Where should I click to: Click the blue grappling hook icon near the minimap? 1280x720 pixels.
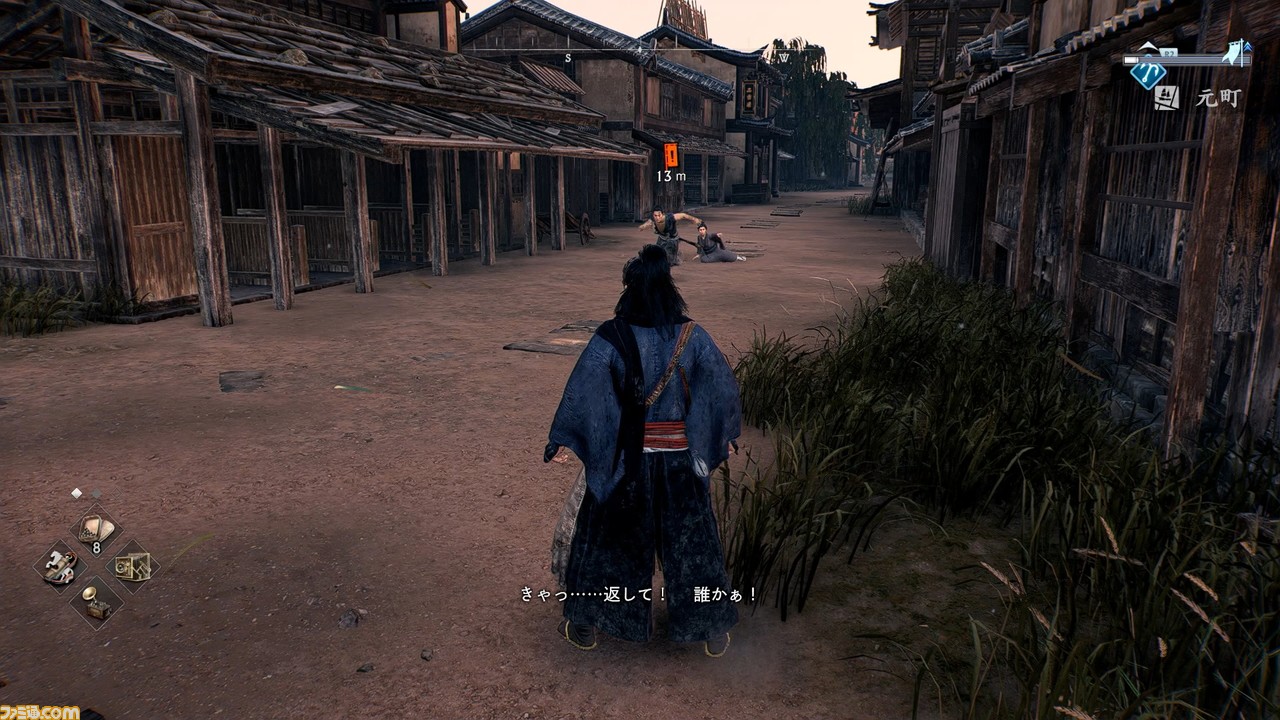click(1148, 75)
